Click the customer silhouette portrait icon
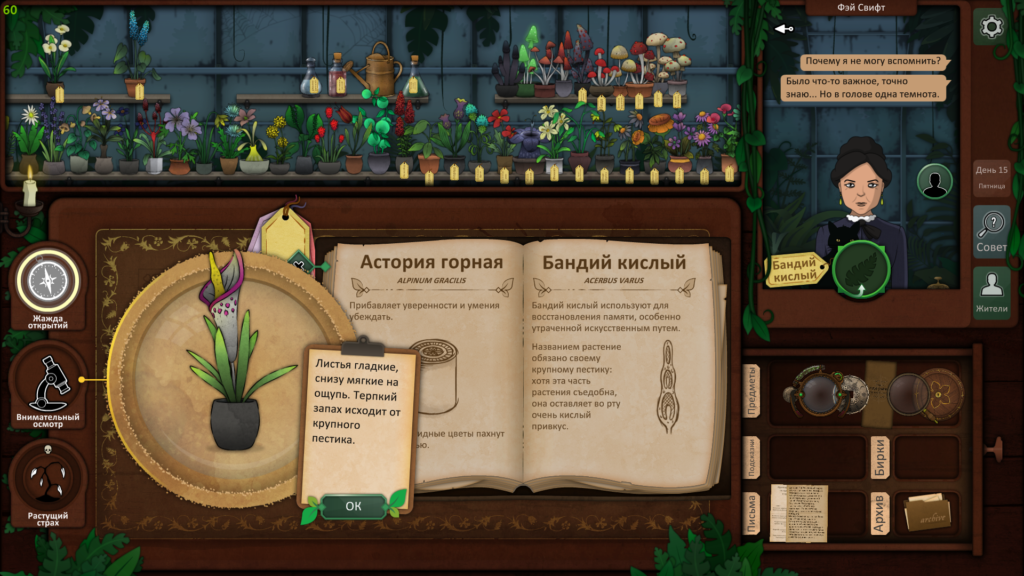 click(935, 182)
